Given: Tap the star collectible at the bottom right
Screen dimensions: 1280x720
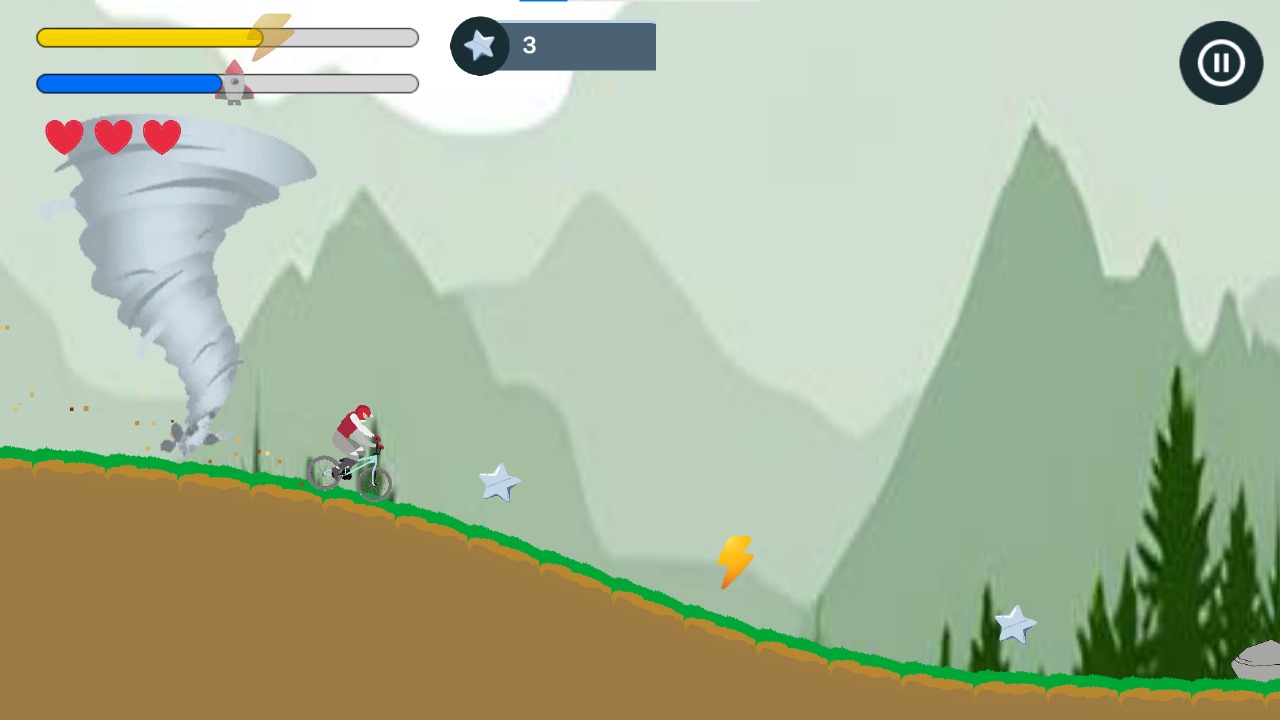Looking at the screenshot, I should point(1016,625).
